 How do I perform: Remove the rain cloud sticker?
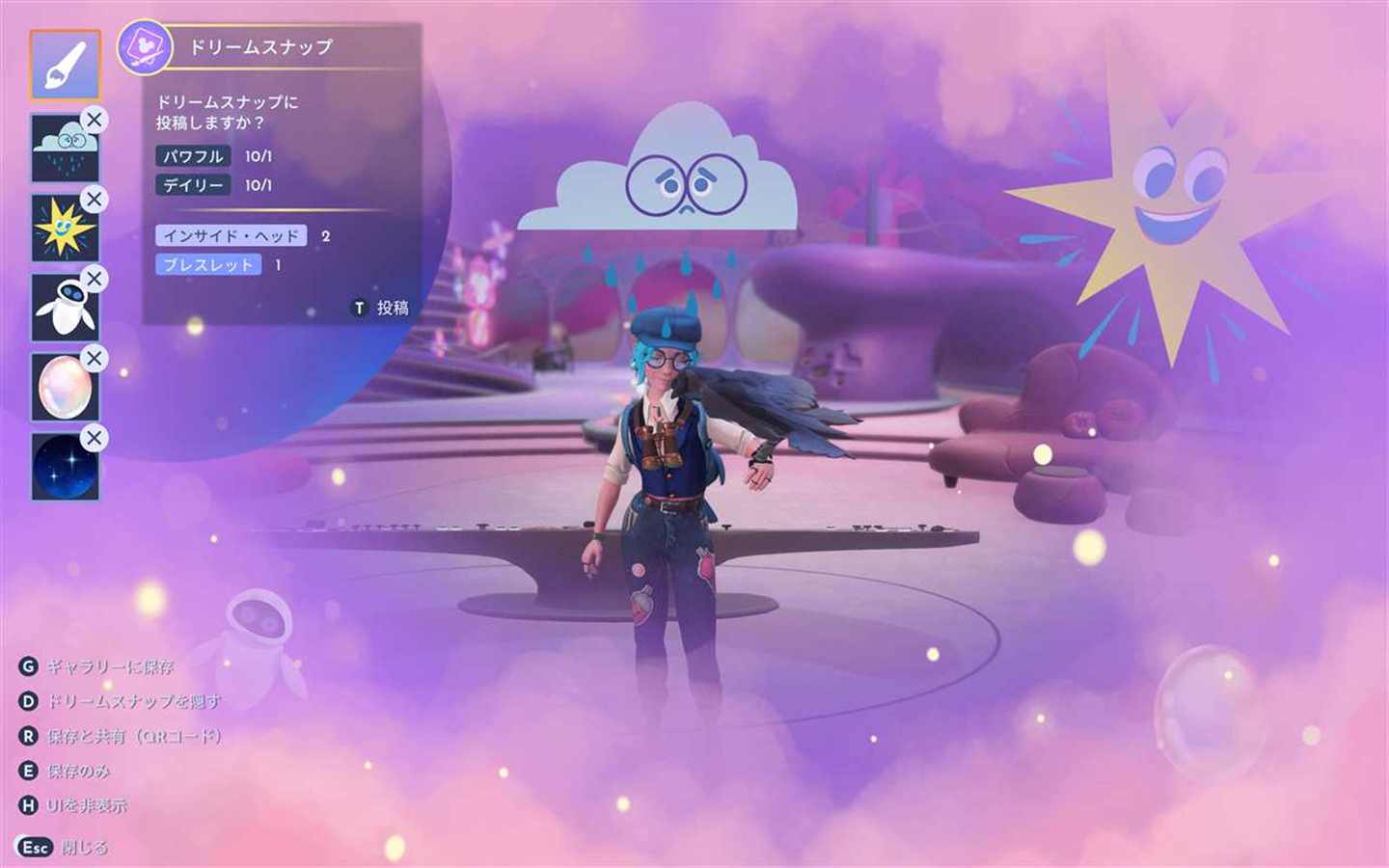coord(94,120)
